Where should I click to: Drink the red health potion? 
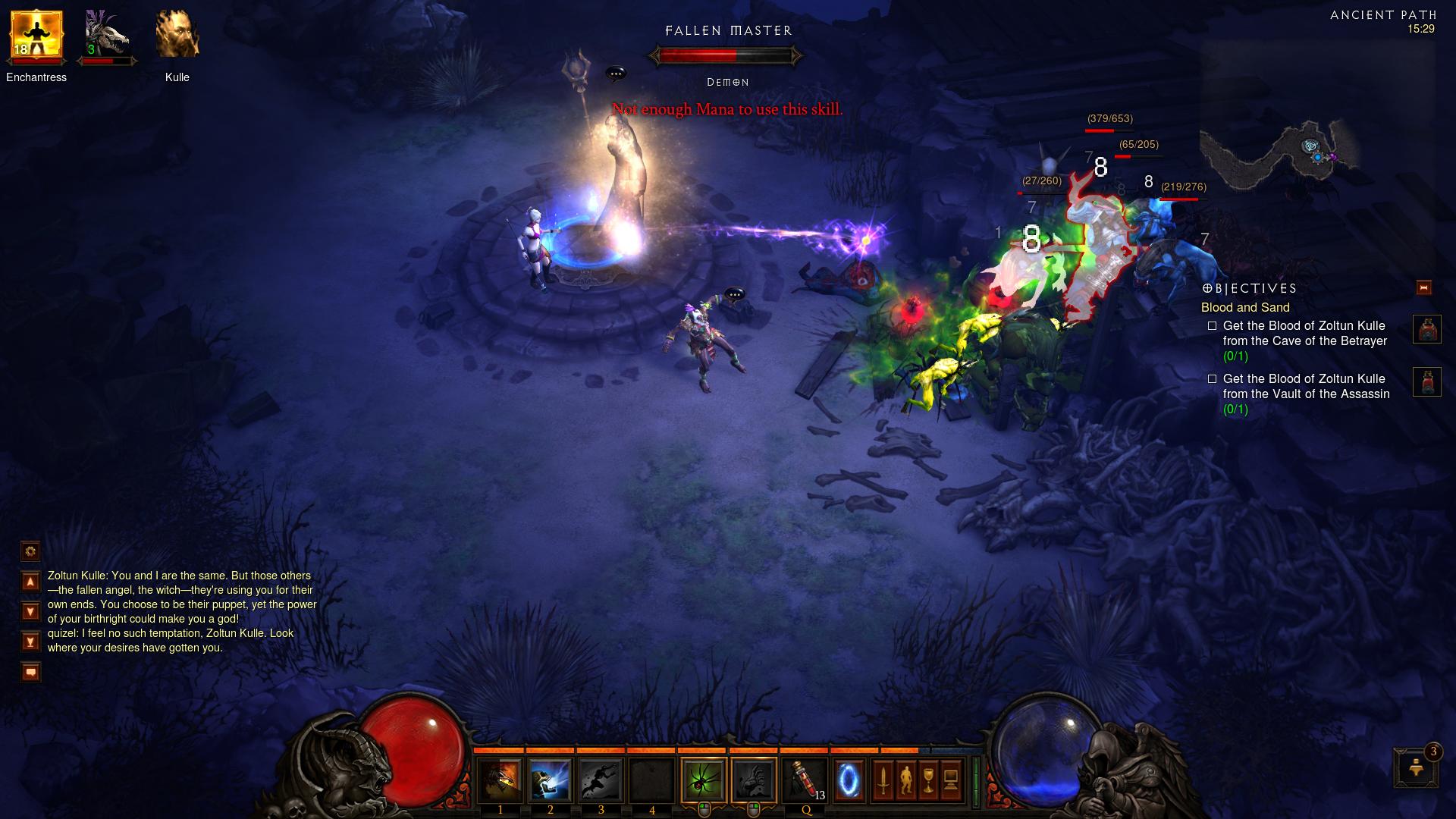804,780
